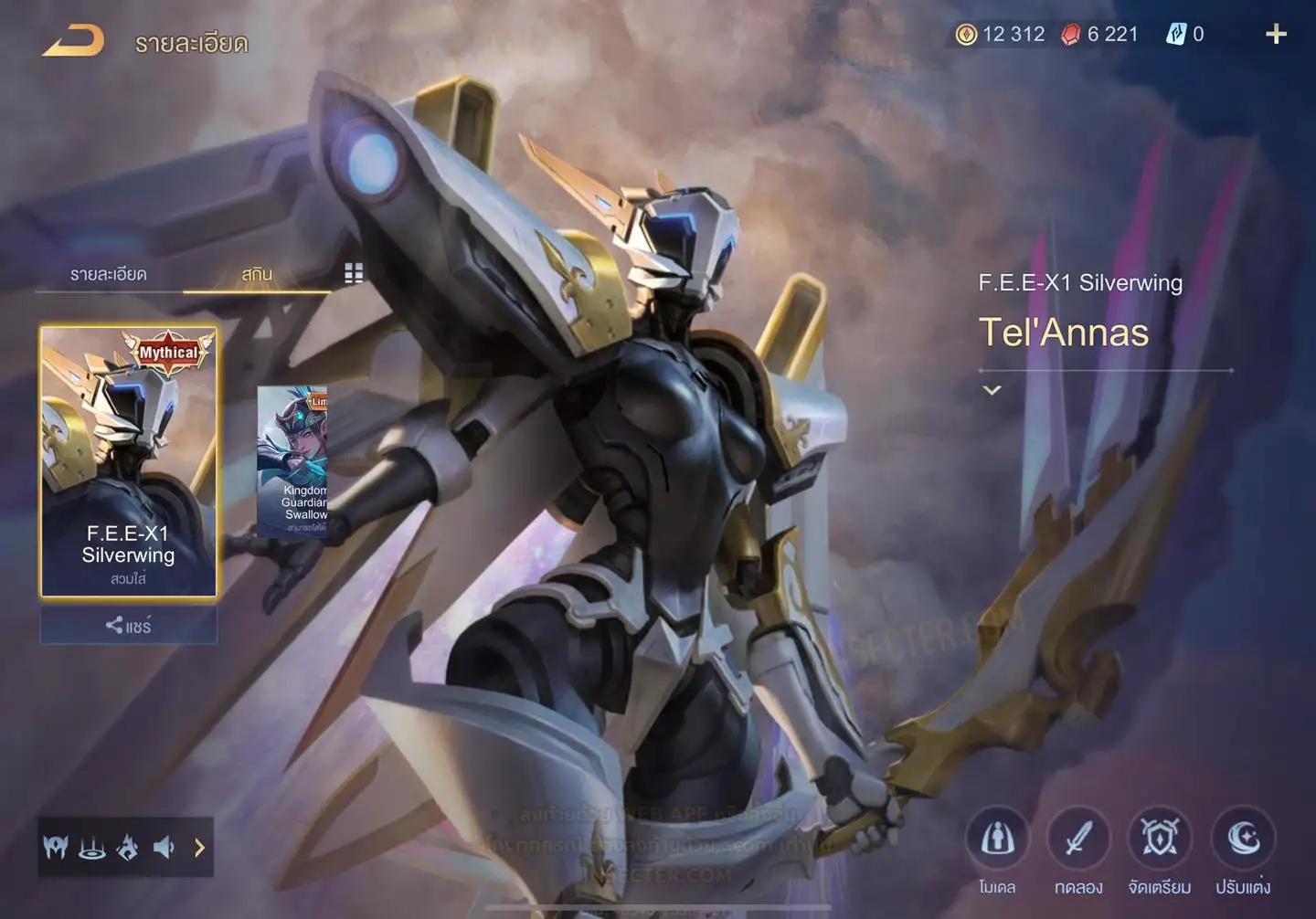Toggle the grid view icon beside skin tab
The height and width of the screenshot is (919, 1316).
[354, 273]
